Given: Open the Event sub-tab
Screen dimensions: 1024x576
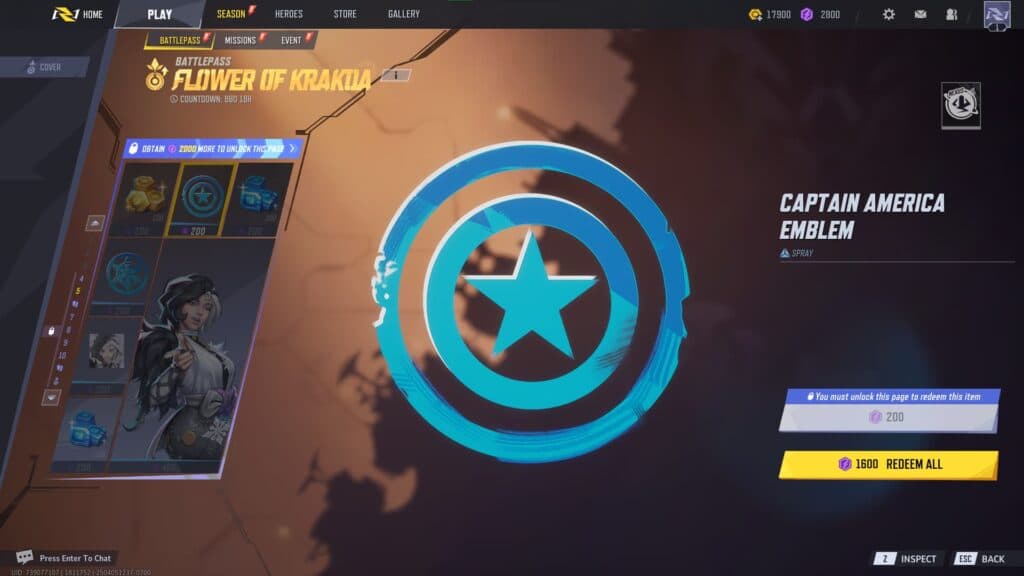Looking at the screenshot, I should tap(292, 40).
